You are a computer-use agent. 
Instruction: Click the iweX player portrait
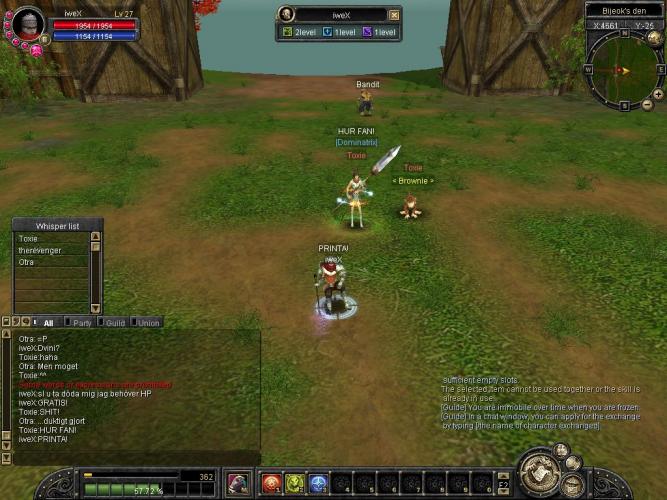coord(28,23)
